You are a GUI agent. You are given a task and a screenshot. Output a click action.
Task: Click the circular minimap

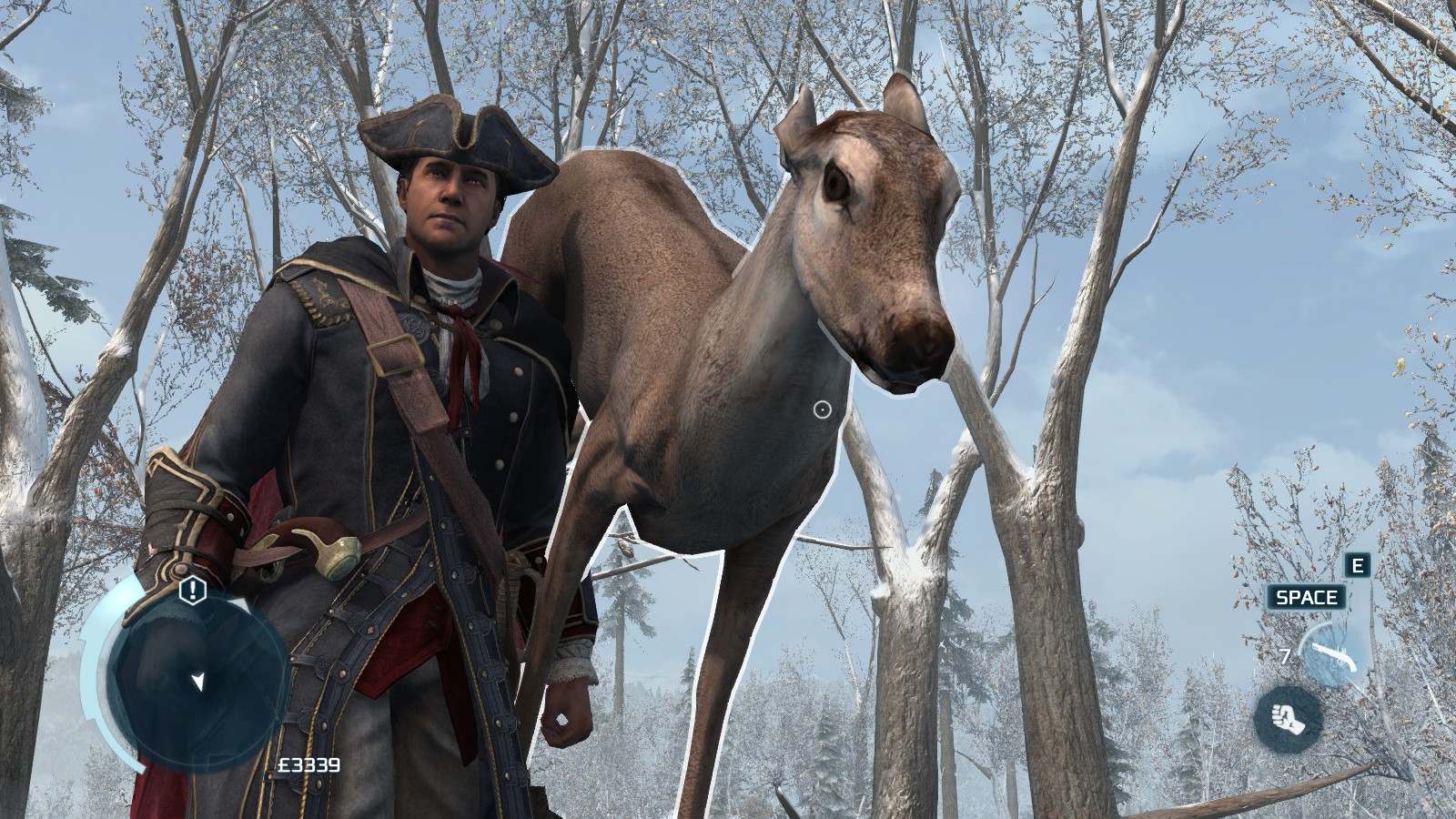[x=197, y=674]
